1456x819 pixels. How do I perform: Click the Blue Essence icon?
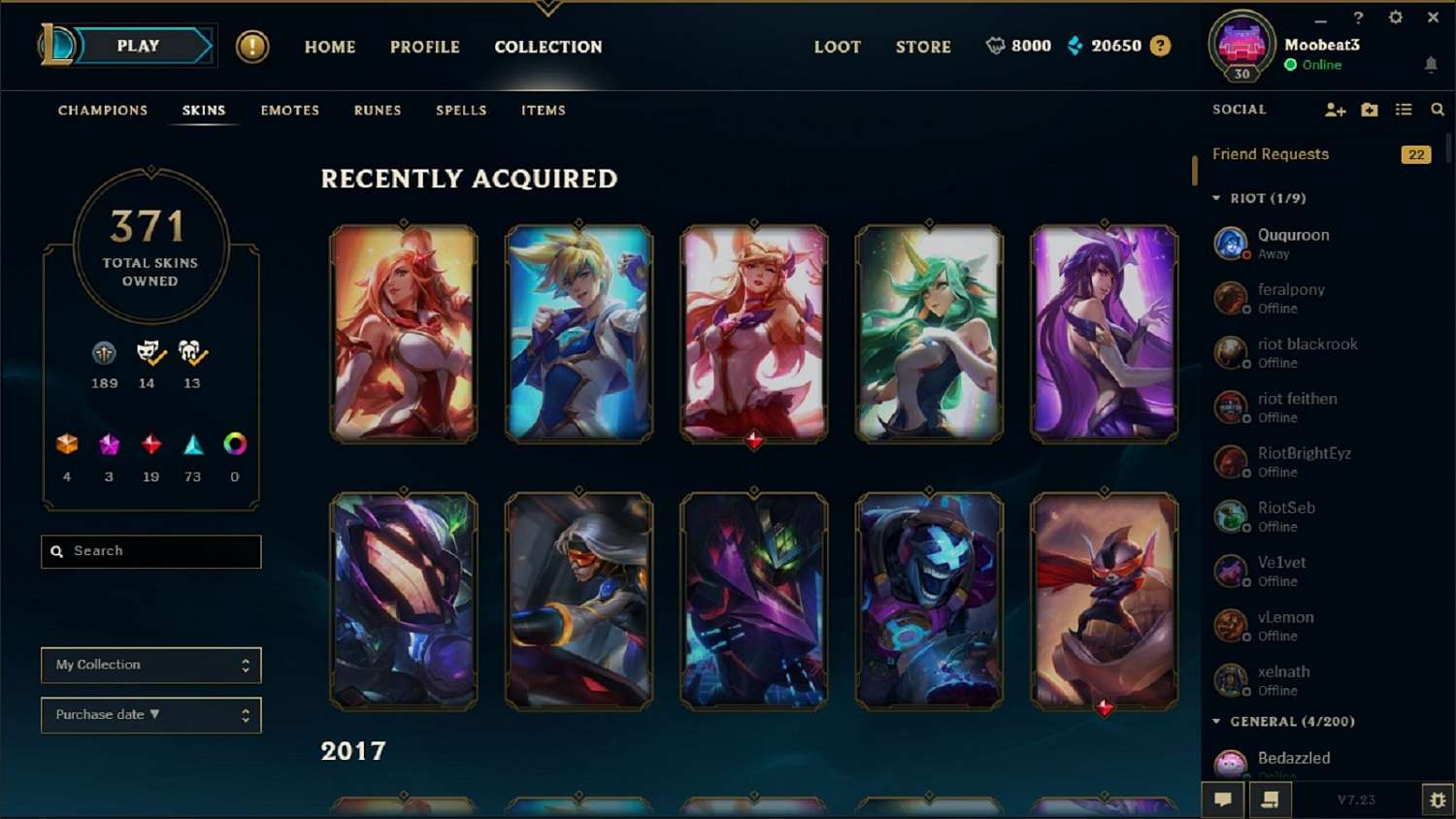(x=1074, y=45)
